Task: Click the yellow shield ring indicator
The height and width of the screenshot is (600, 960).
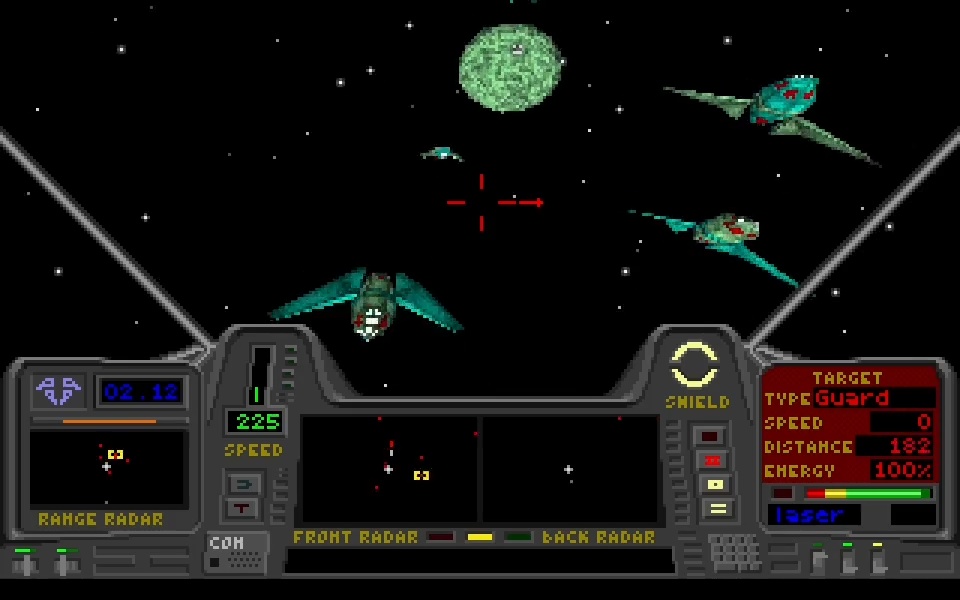Action: [x=694, y=364]
